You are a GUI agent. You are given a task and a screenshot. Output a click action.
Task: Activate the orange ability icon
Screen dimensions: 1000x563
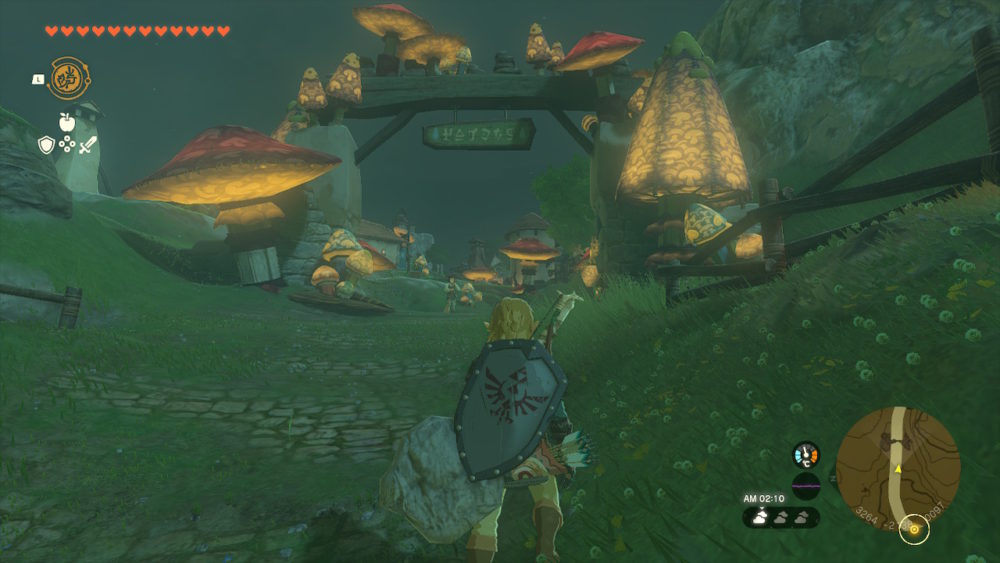pos(69,78)
